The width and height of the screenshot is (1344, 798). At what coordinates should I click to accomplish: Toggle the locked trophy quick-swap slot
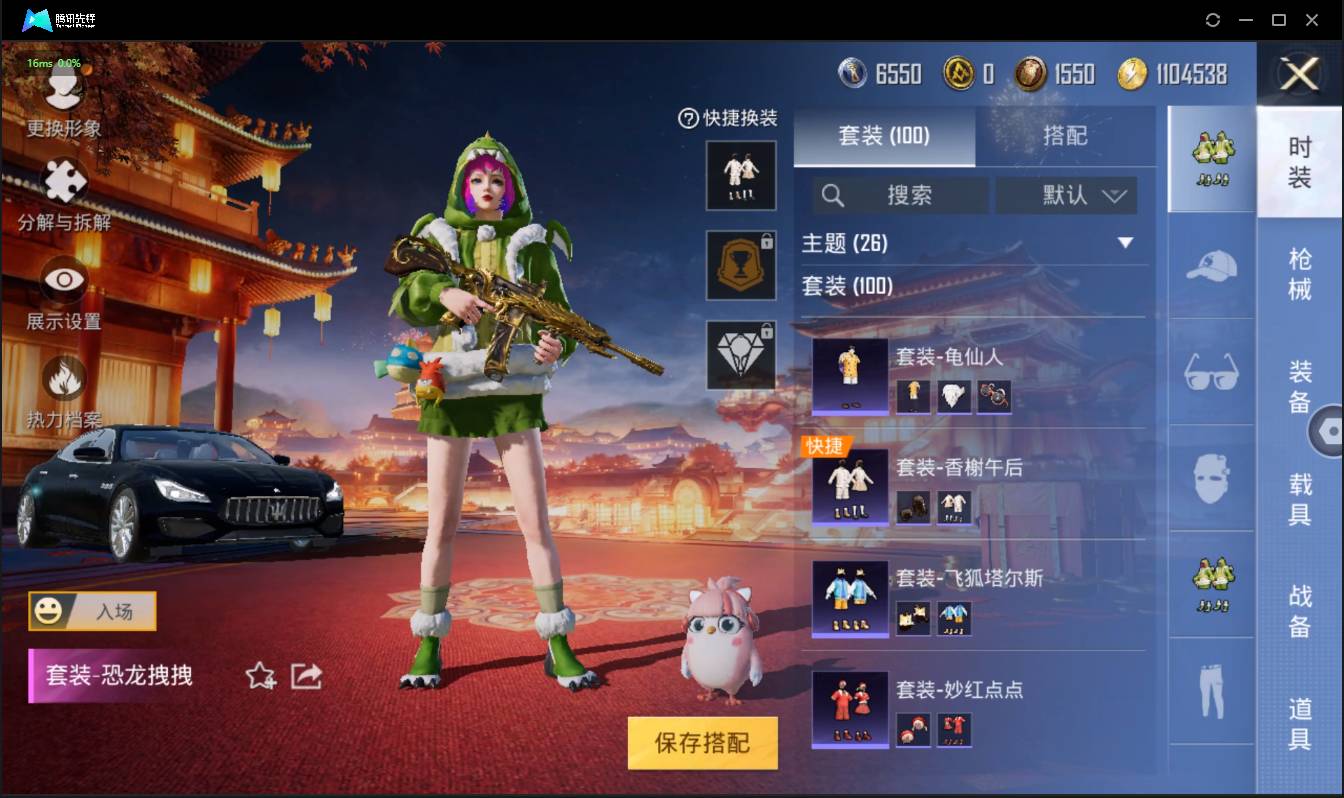click(x=741, y=266)
